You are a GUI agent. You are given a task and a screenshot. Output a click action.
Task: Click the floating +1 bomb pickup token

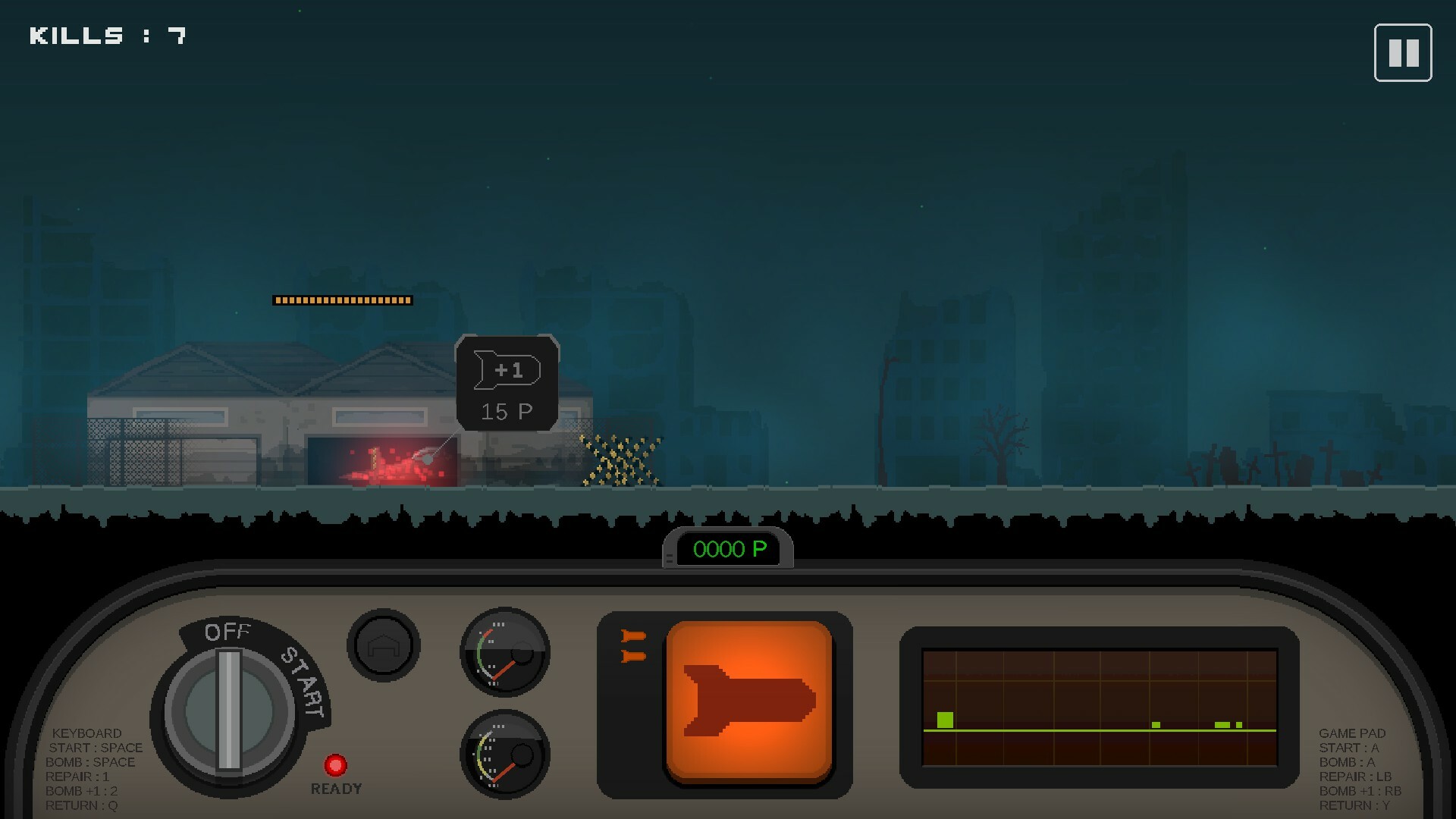507,369
